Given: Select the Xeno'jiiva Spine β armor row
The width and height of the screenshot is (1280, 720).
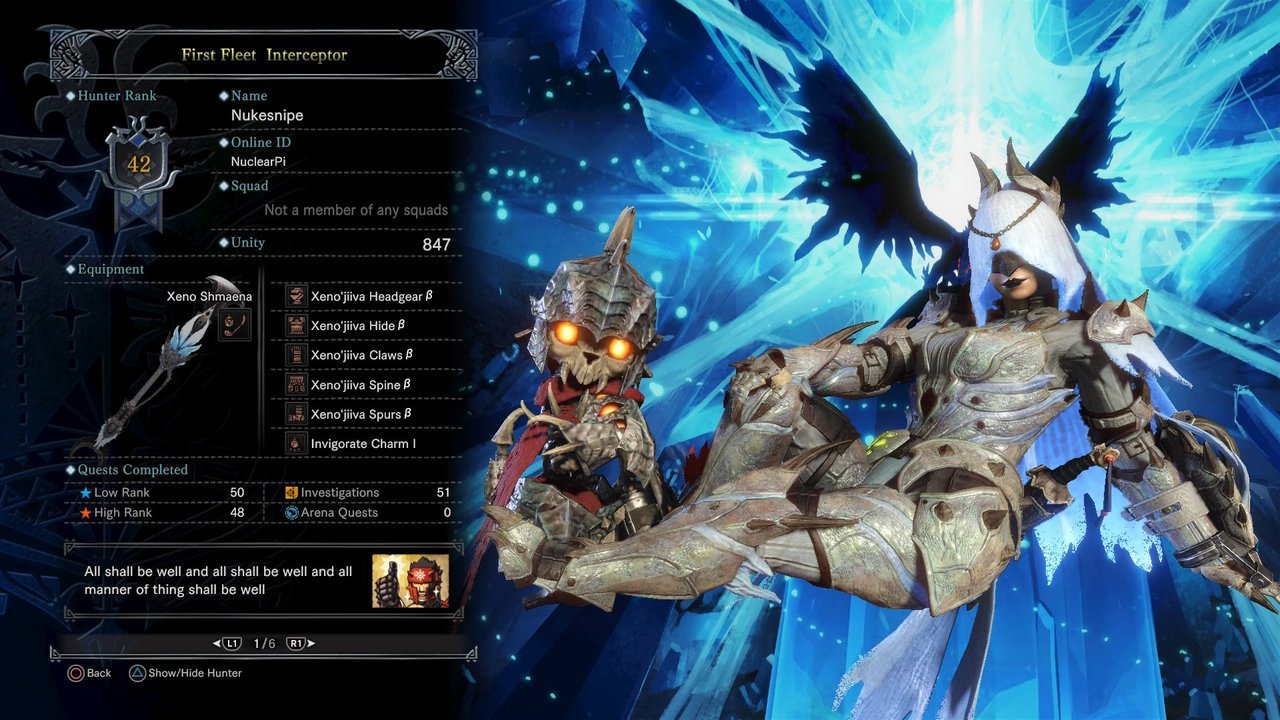Looking at the screenshot, I should coord(365,385).
